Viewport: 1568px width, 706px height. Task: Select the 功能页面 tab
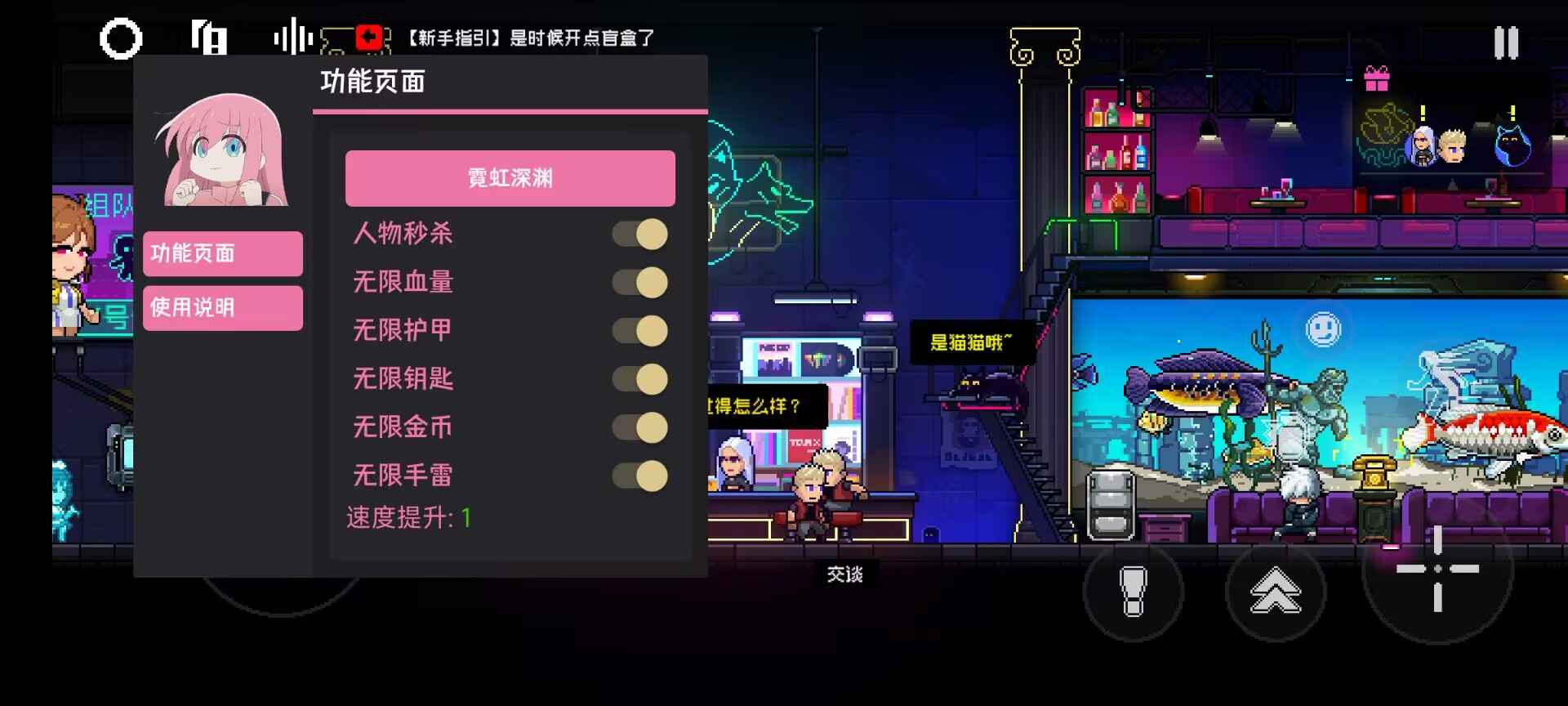pyautogui.click(x=221, y=254)
